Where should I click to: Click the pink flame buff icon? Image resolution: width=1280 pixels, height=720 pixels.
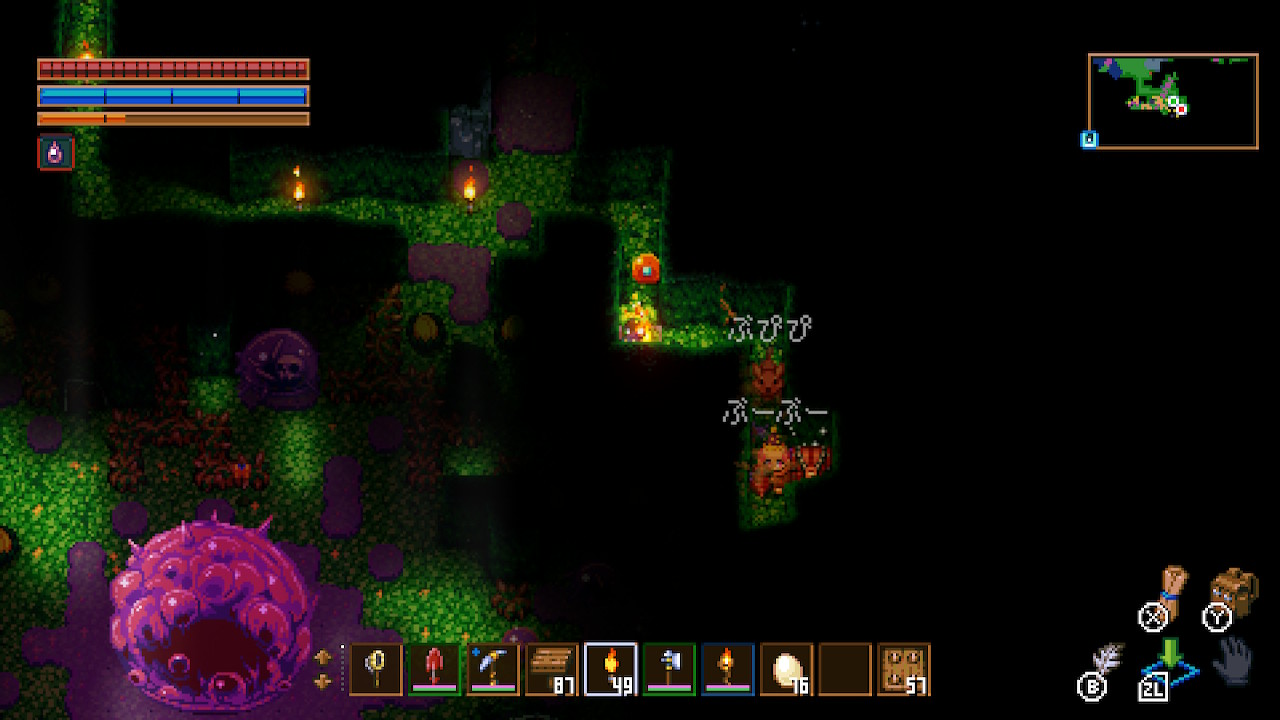56,153
